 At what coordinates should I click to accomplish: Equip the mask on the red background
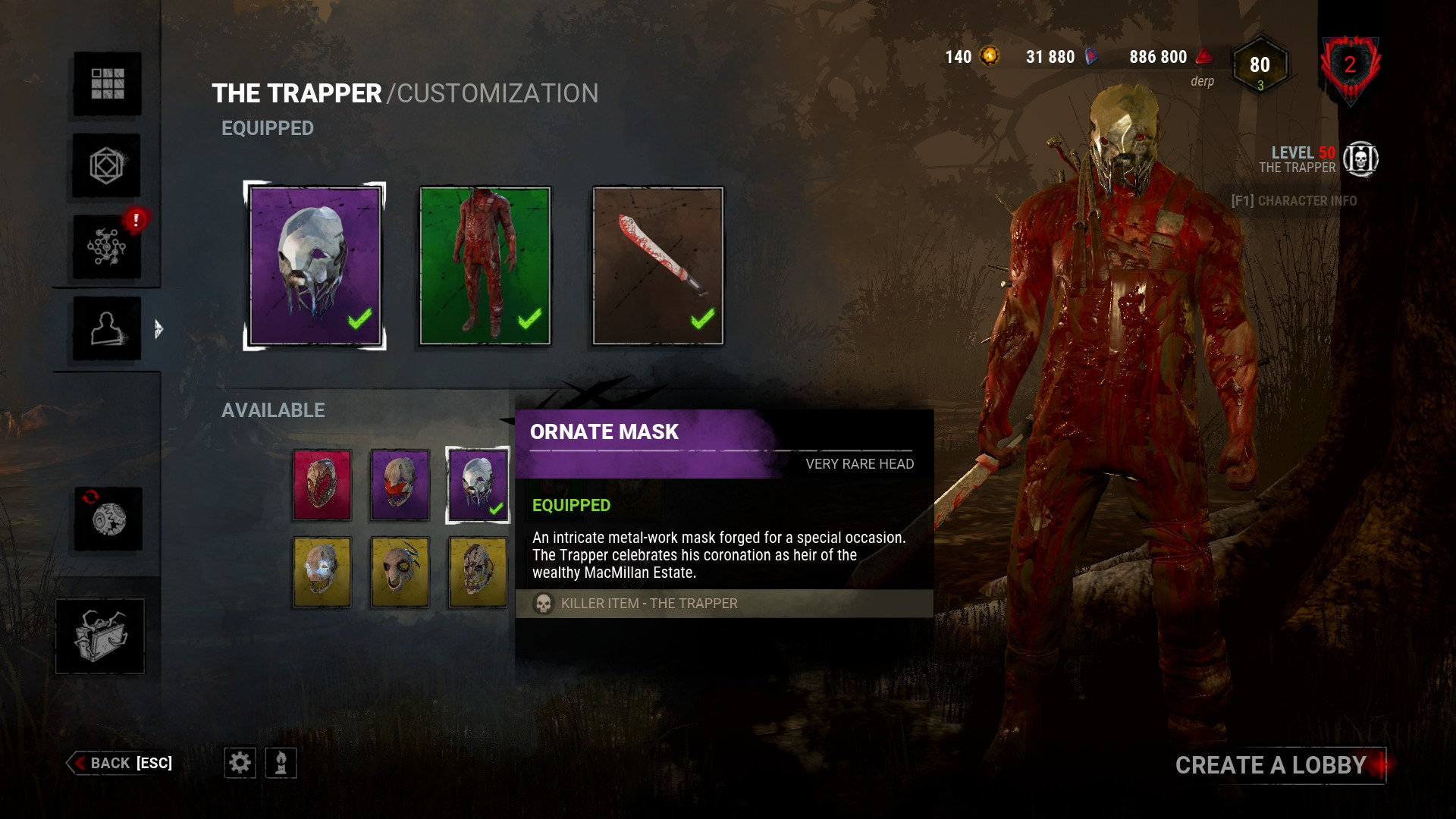pyautogui.click(x=322, y=485)
